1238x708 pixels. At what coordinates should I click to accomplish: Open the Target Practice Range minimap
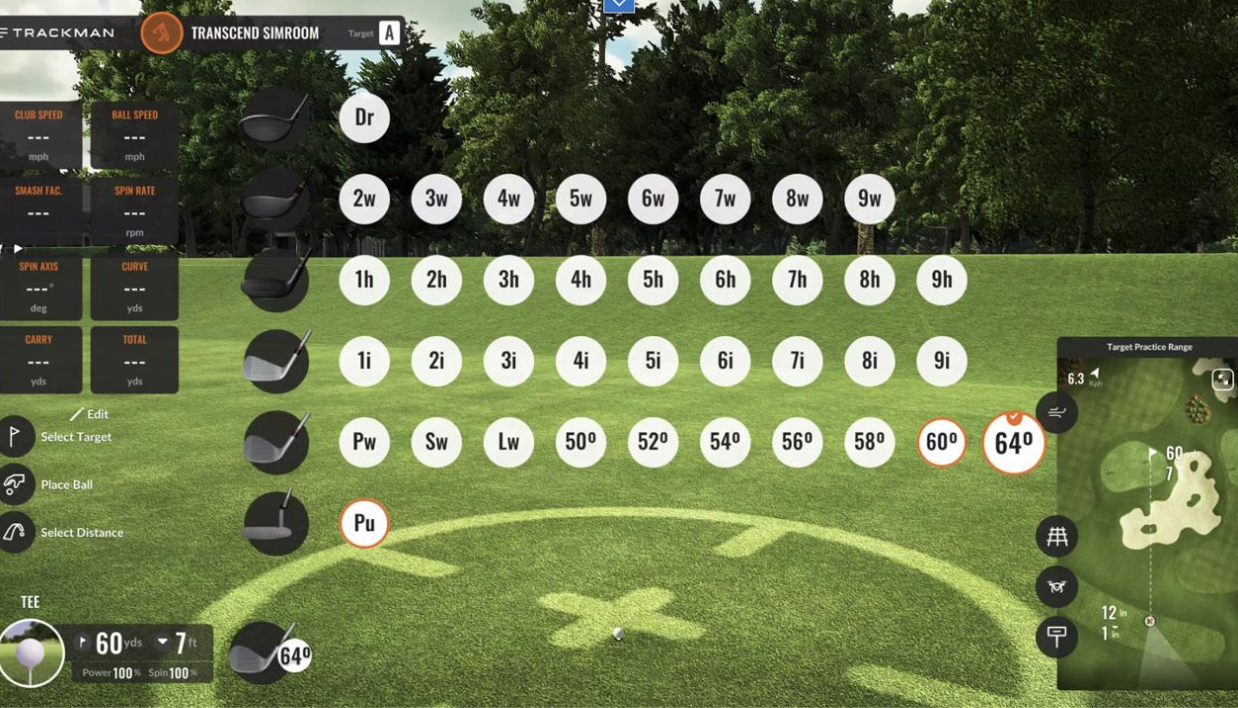pos(1149,510)
